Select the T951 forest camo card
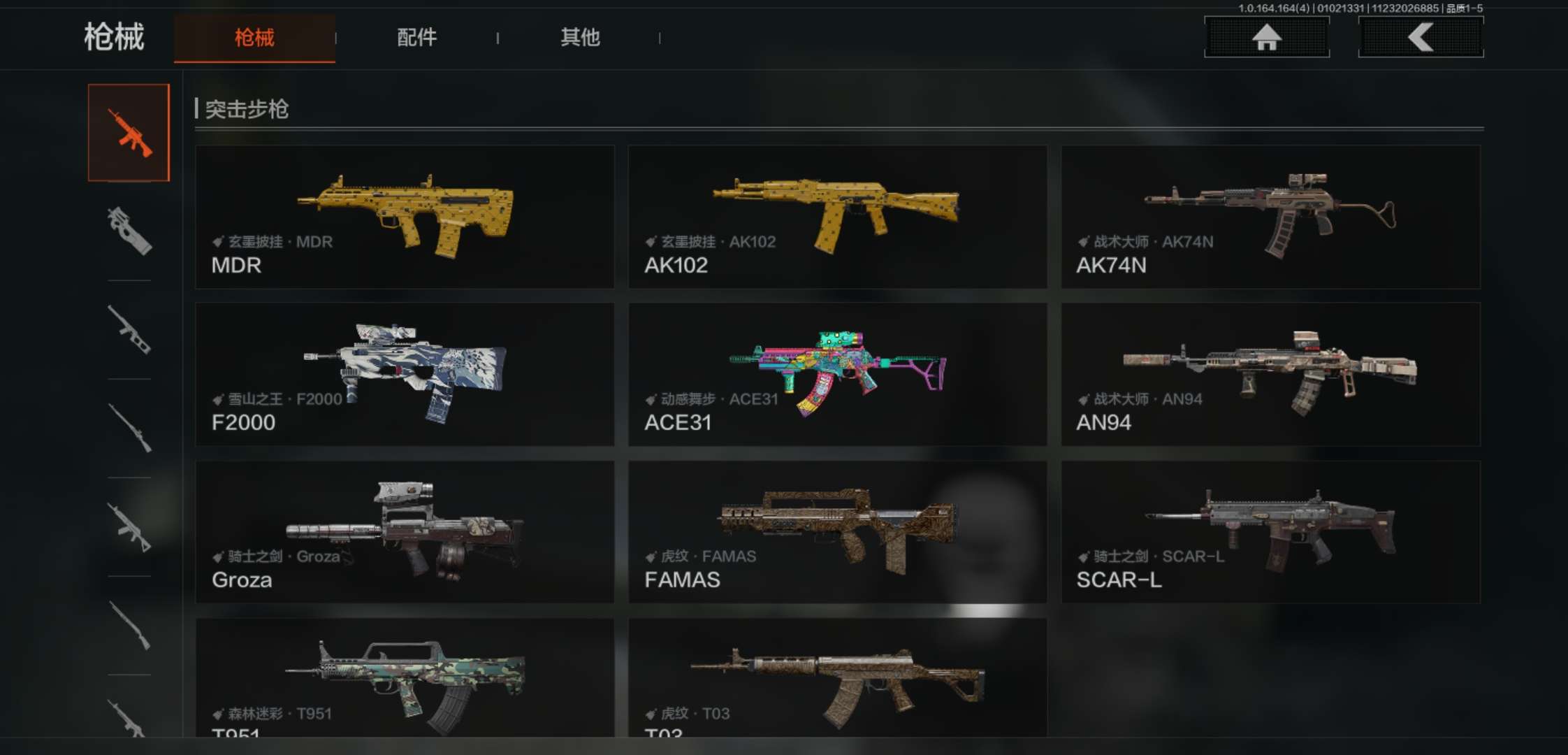 405,678
